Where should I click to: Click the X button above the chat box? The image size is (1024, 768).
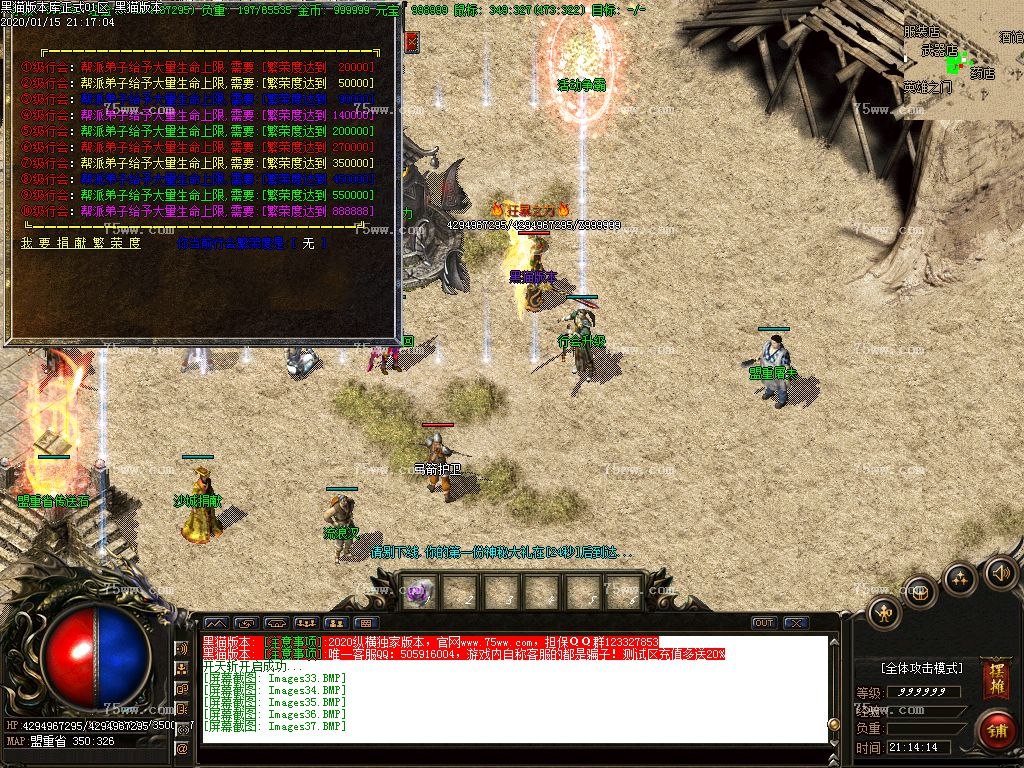point(796,623)
